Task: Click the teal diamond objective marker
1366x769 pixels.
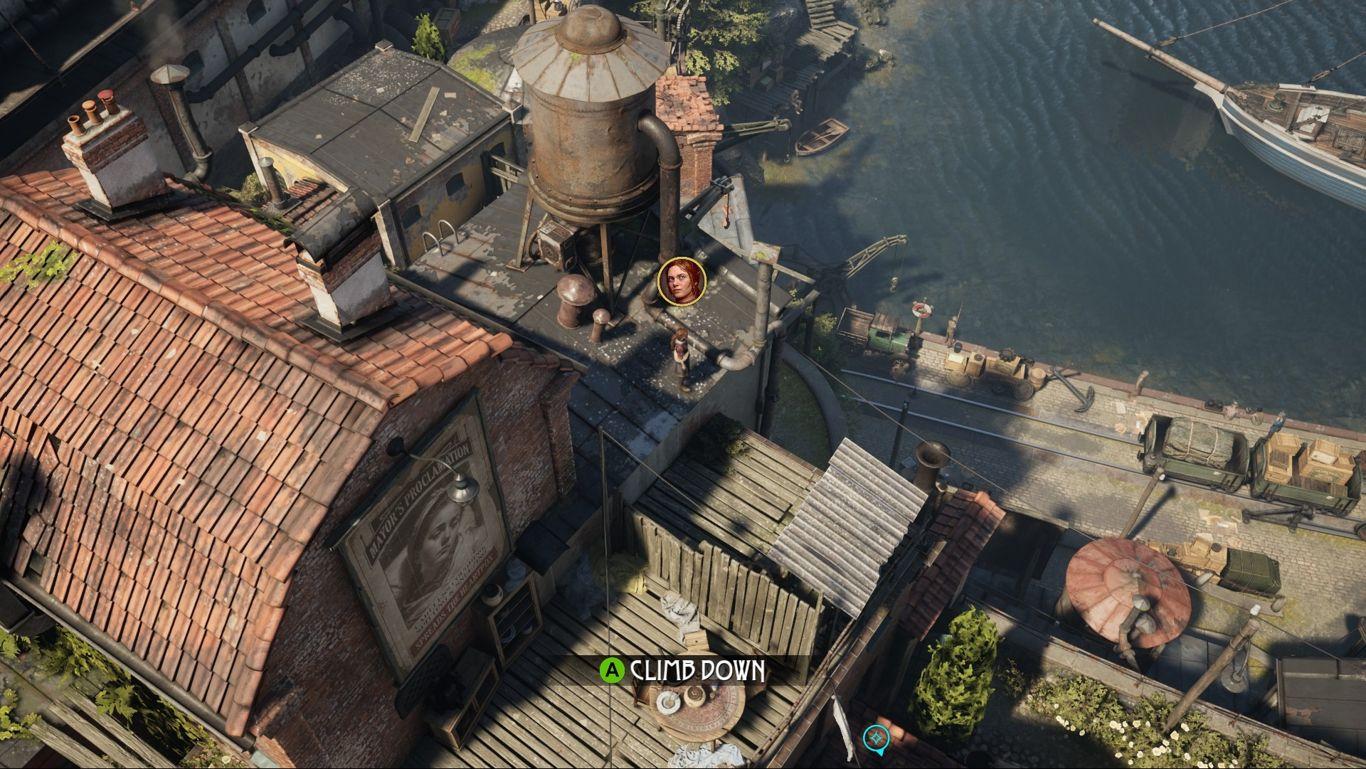Action: click(876, 739)
